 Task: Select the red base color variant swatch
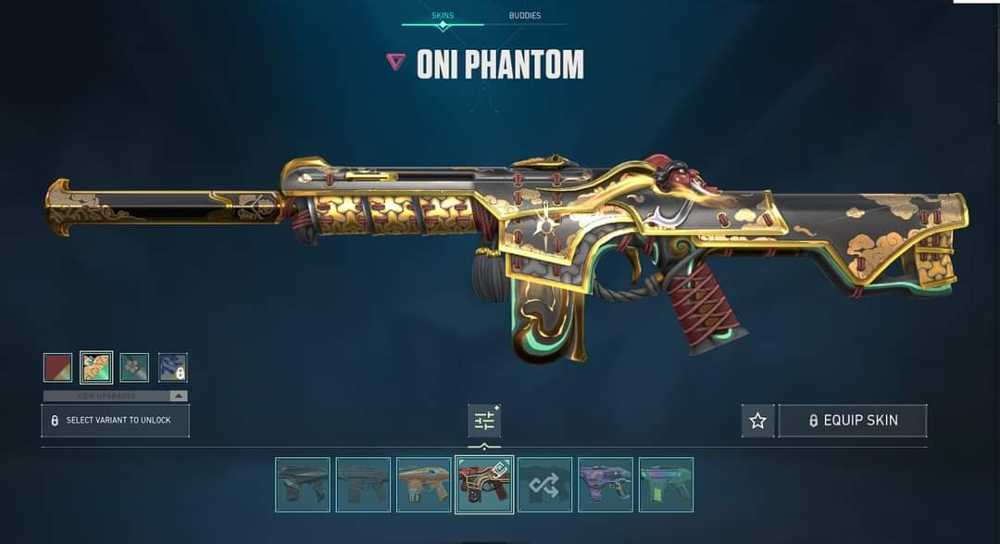(58, 367)
